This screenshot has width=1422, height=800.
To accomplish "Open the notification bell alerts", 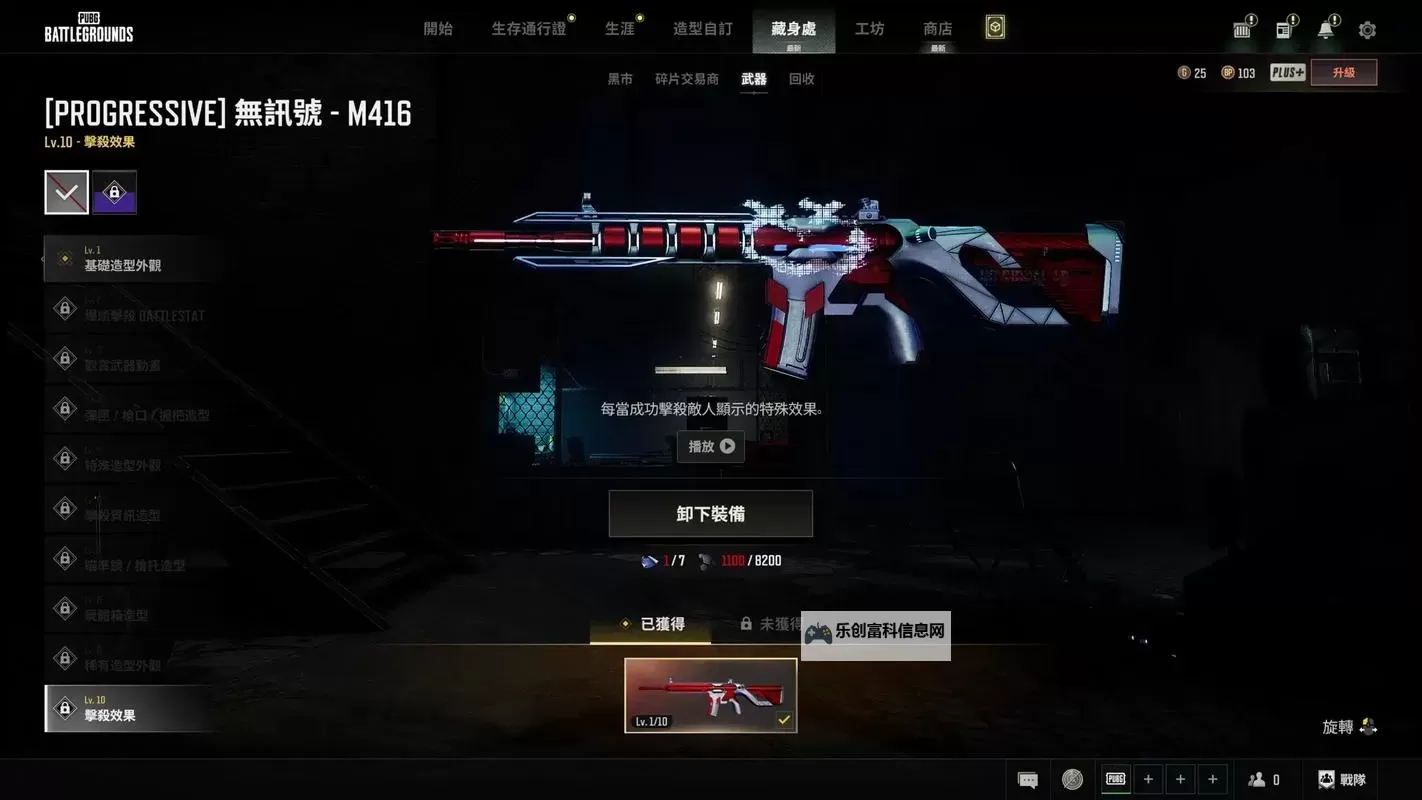I will [1327, 29].
